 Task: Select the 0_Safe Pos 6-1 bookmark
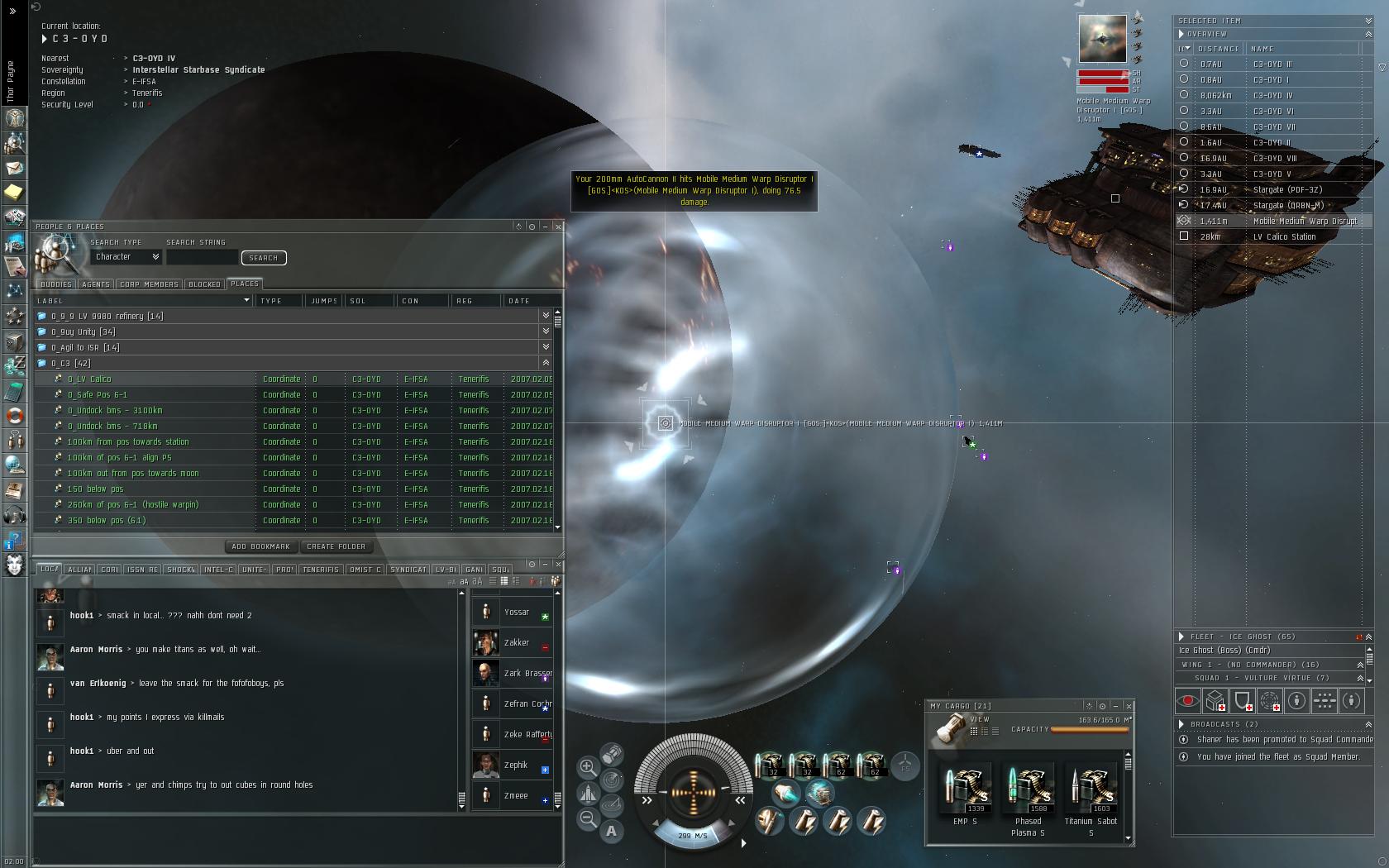[97, 394]
